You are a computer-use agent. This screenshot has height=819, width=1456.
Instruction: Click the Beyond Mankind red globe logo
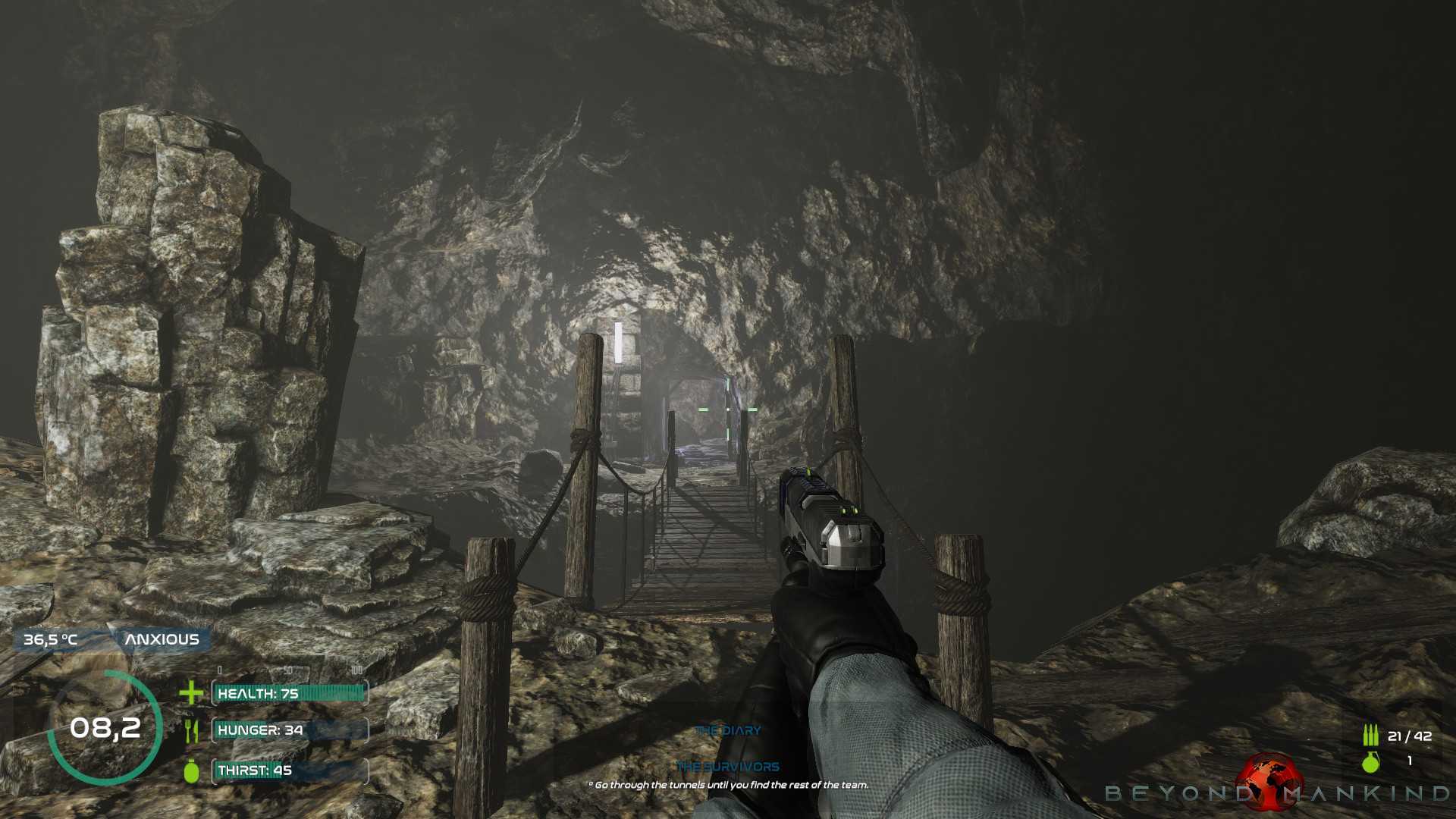click(1269, 780)
